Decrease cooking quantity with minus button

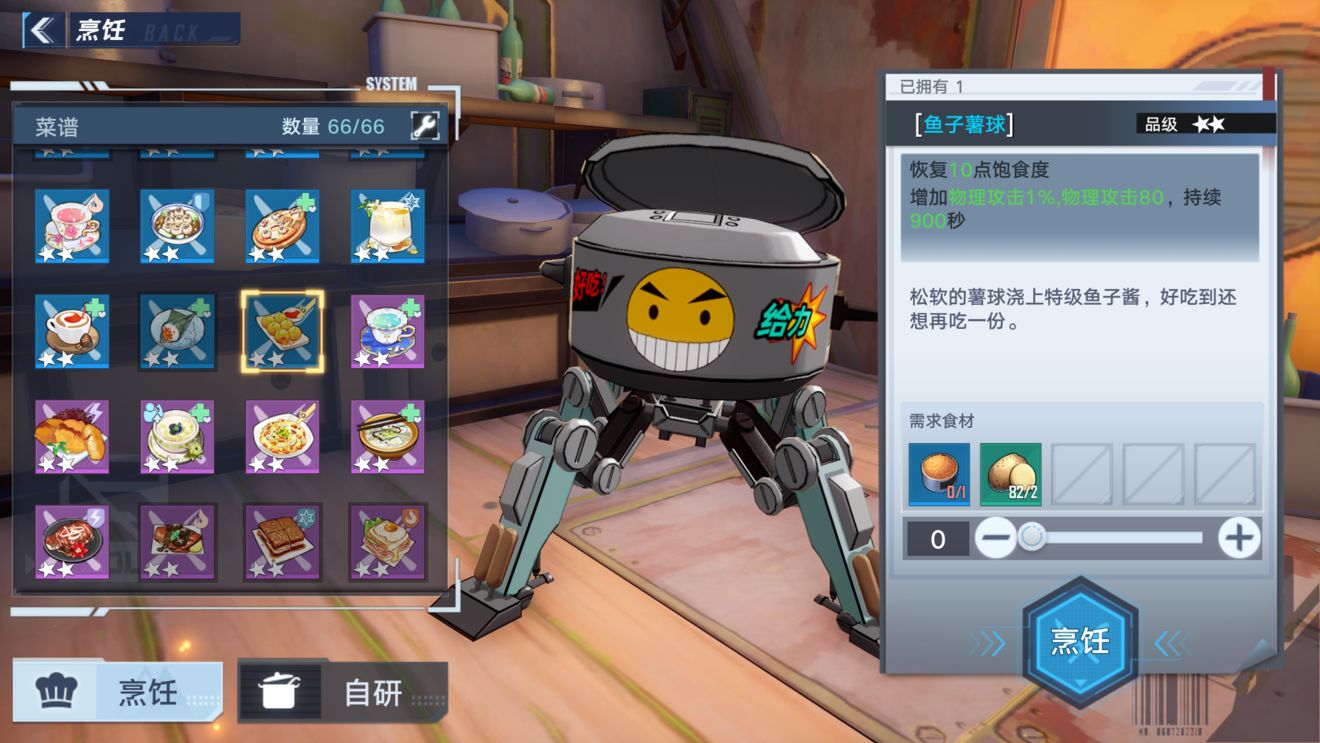pos(995,539)
